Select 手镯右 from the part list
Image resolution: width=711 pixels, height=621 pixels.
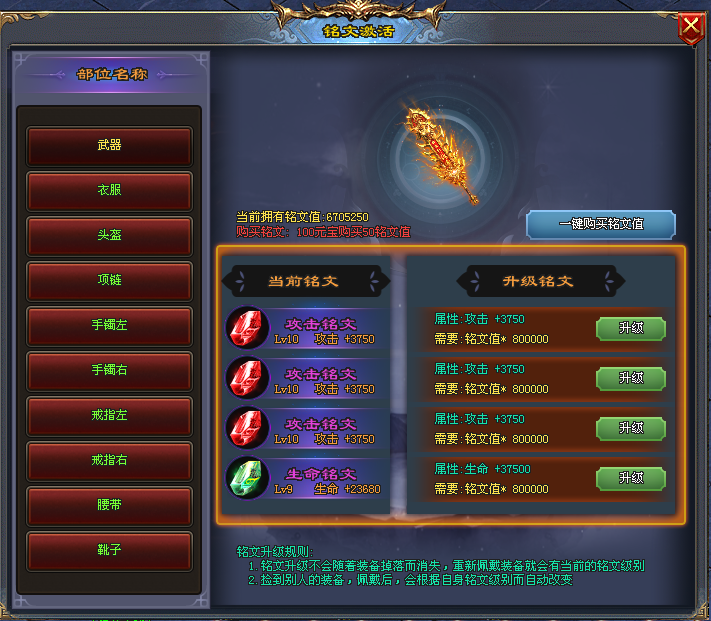(x=110, y=370)
